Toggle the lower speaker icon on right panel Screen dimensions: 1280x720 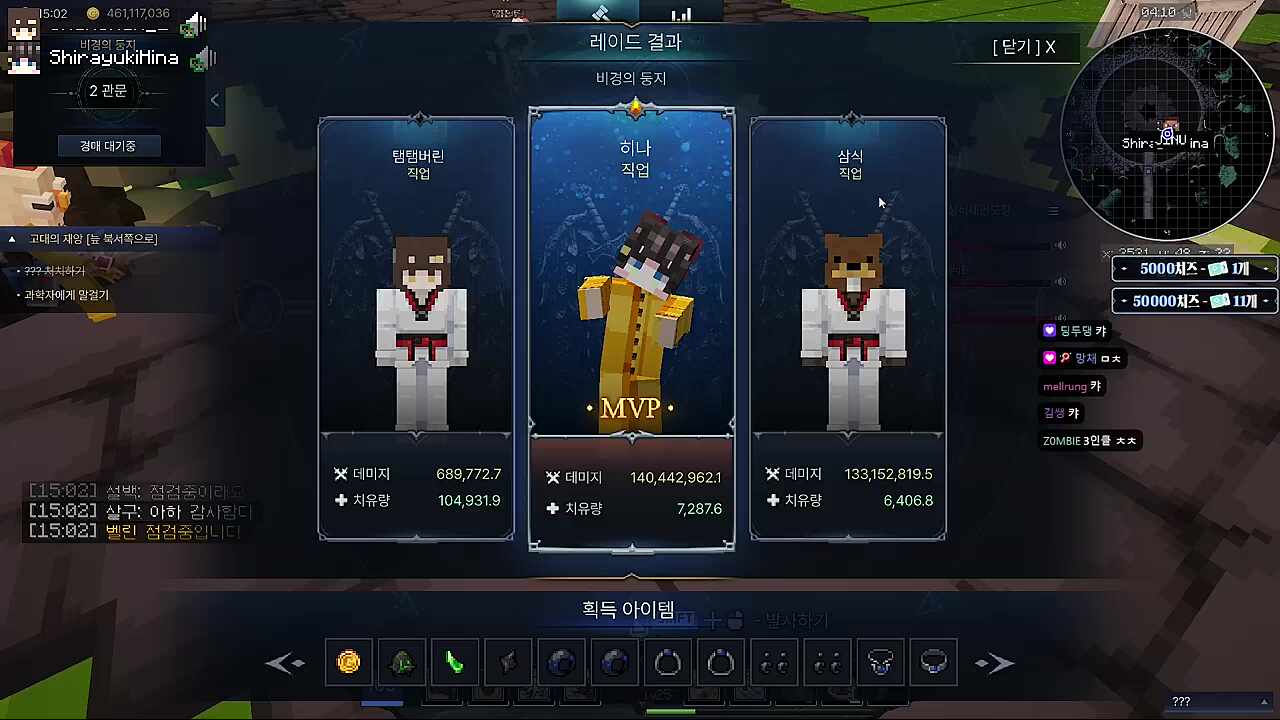coord(1060,281)
